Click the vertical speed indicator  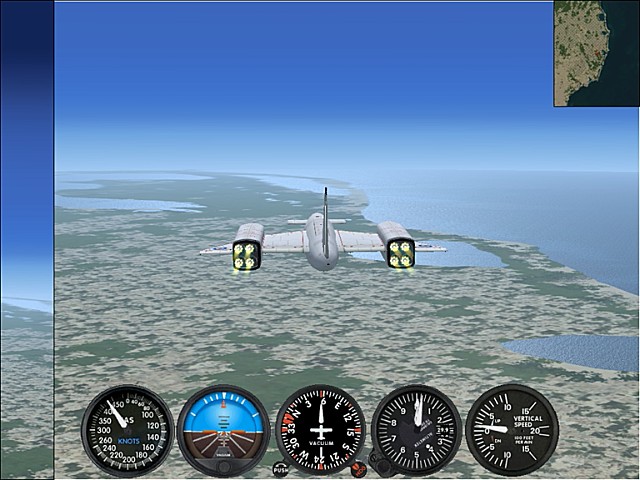click(x=511, y=429)
